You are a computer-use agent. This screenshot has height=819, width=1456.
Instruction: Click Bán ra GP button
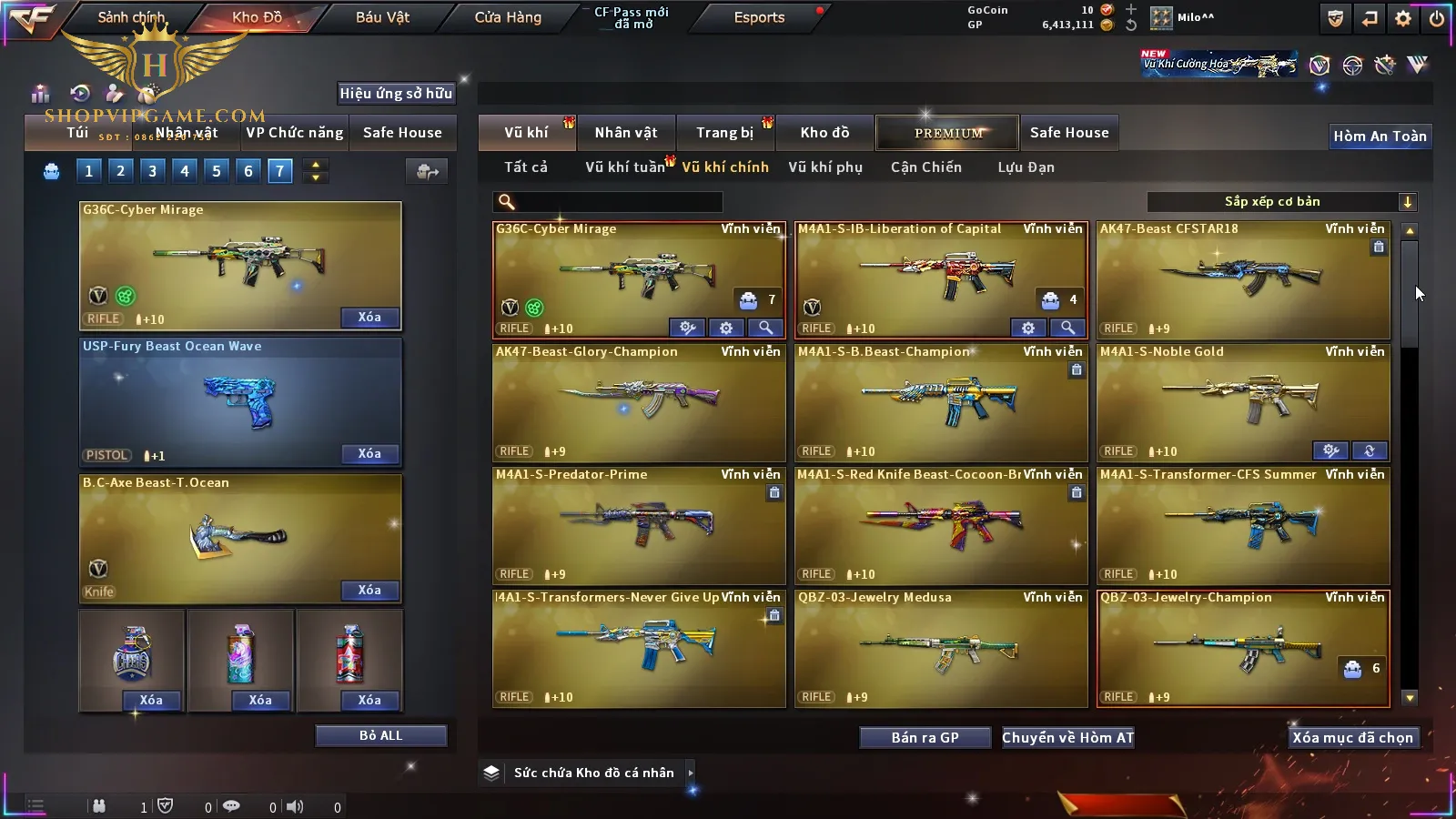pyautogui.click(x=925, y=738)
